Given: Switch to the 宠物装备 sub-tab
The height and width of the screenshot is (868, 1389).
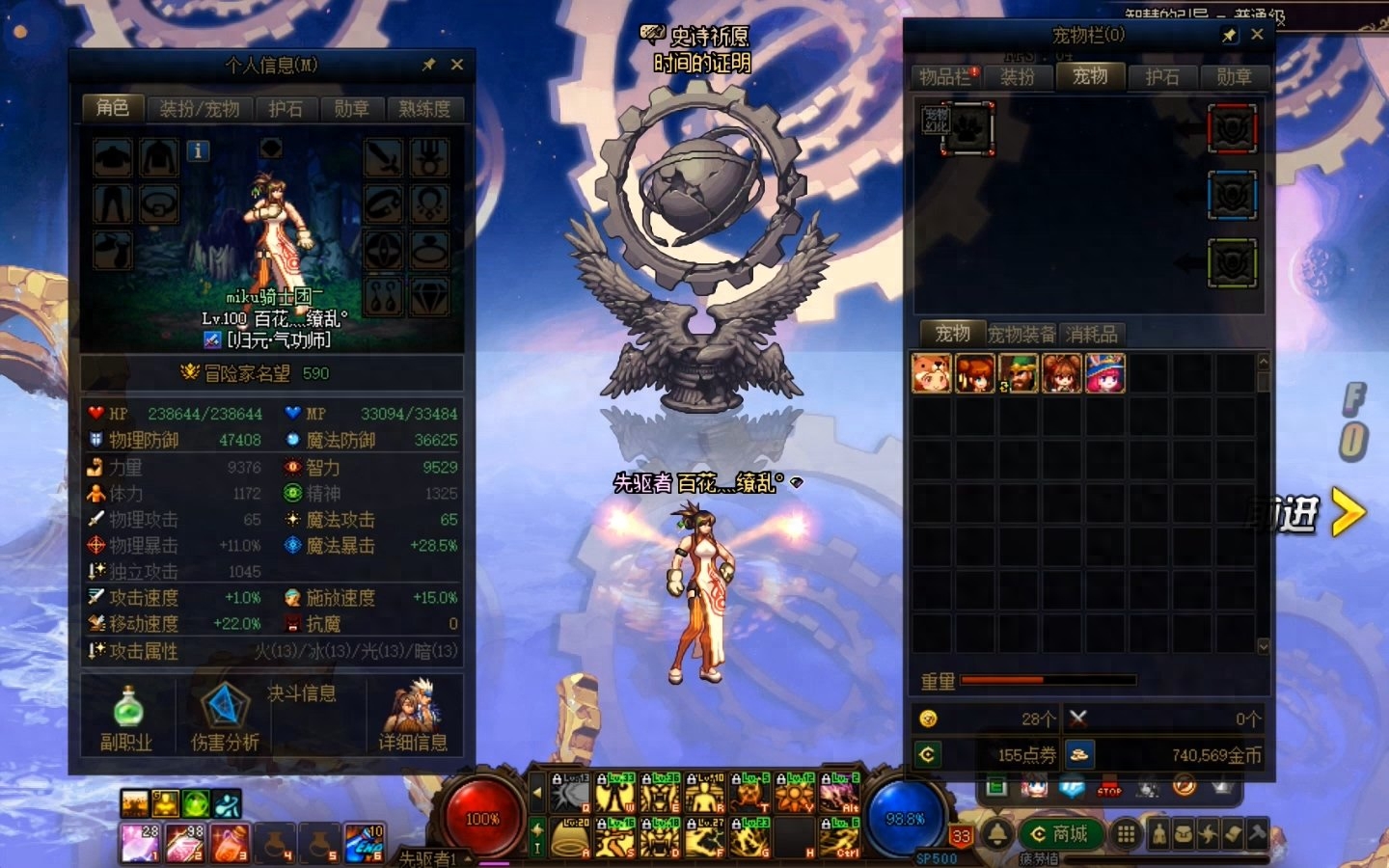Looking at the screenshot, I should pyautogui.click(x=1021, y=335).
